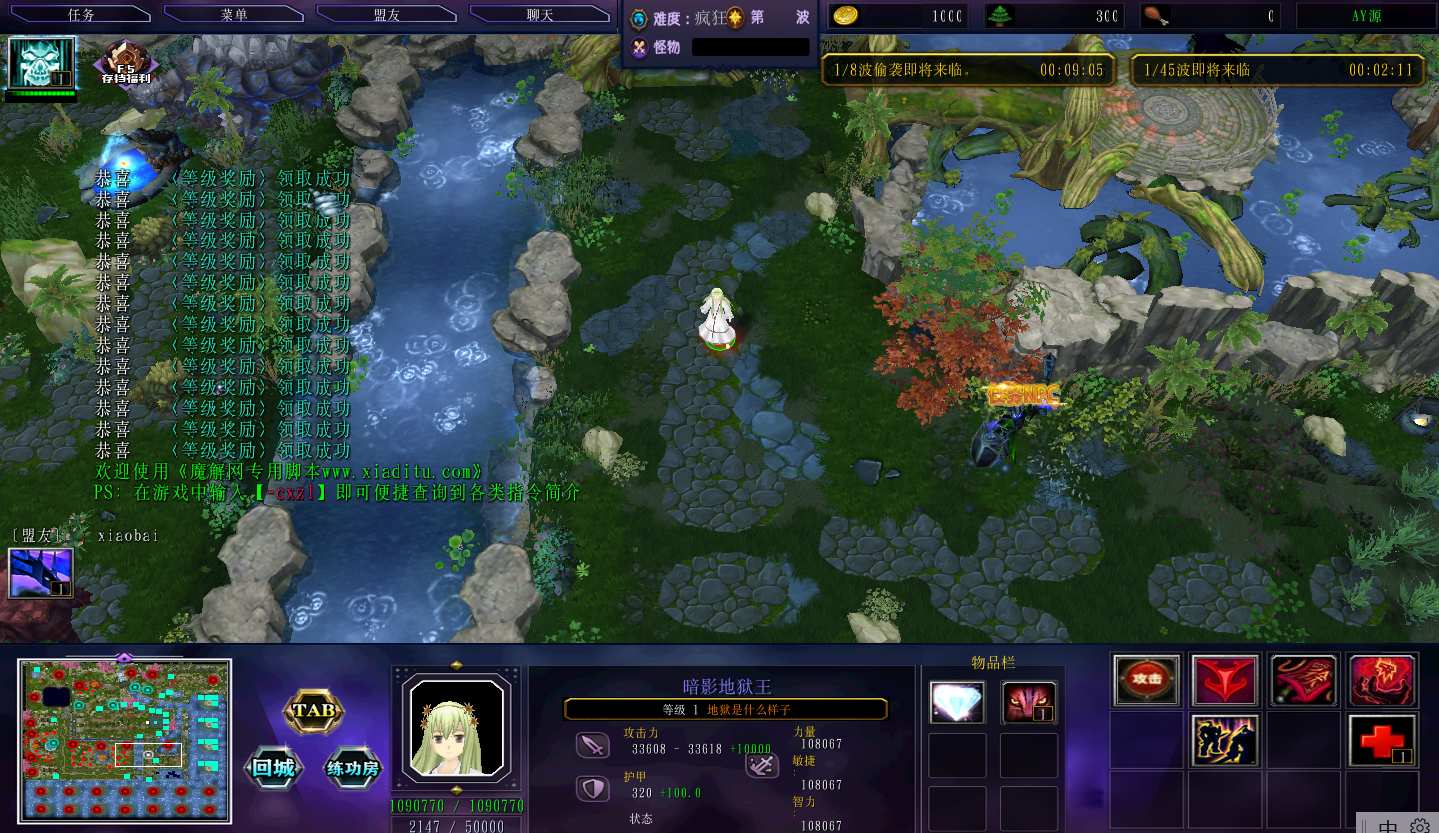
Task: Activate the flaming dragon hand ability
Action: click(x=1382, y=680)
